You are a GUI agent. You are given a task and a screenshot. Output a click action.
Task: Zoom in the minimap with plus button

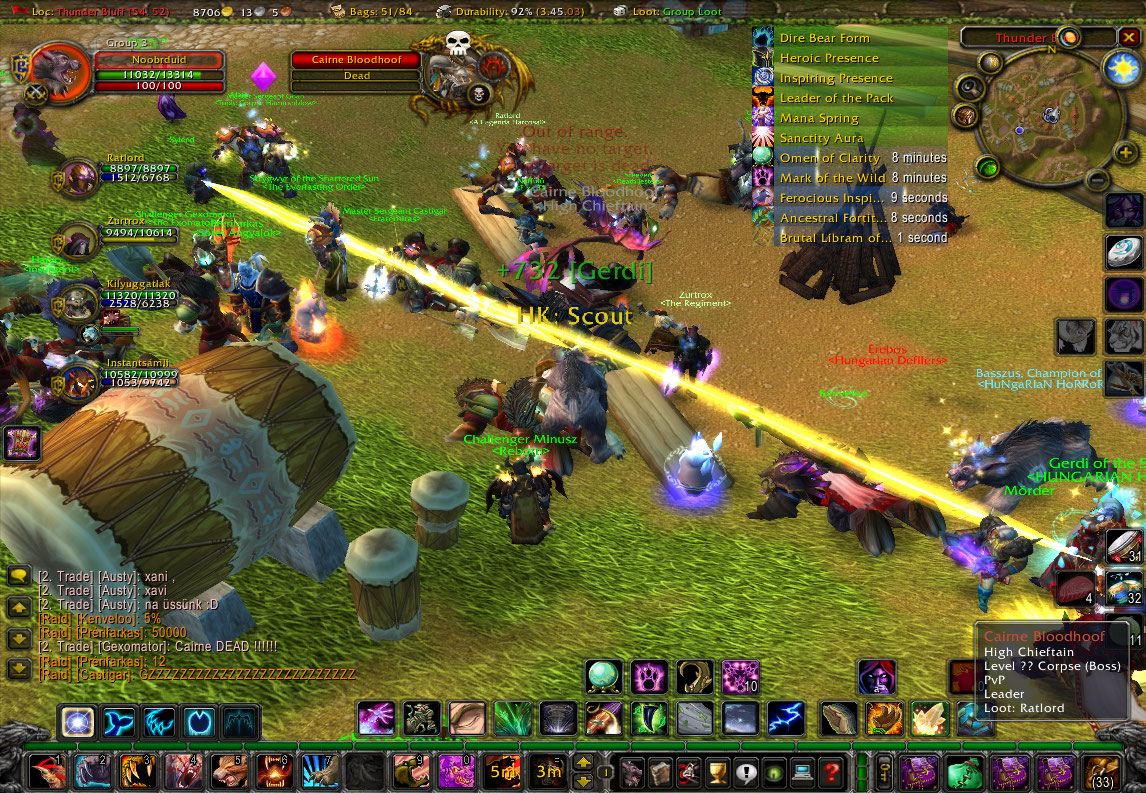1125,153
